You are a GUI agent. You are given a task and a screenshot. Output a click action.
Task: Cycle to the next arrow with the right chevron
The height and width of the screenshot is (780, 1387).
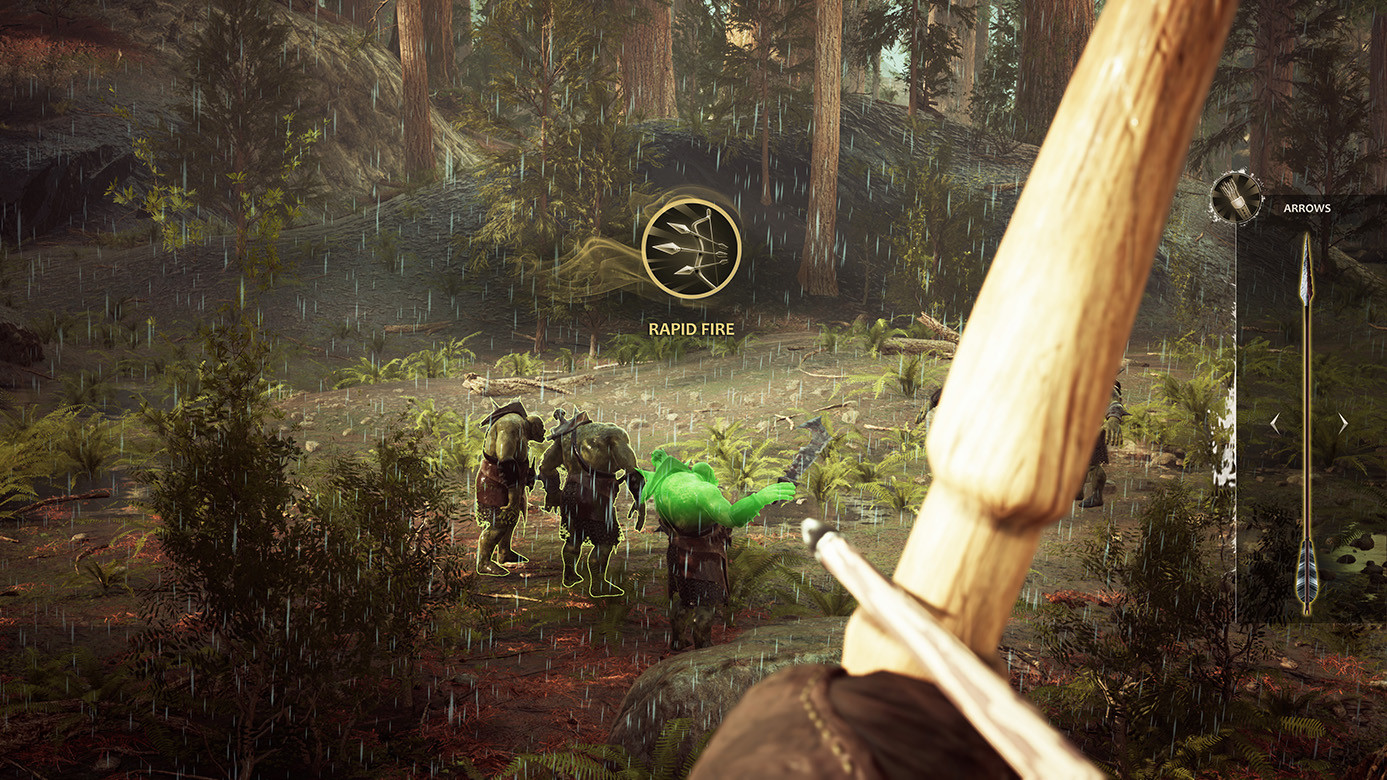click(x=1344, y=423)
